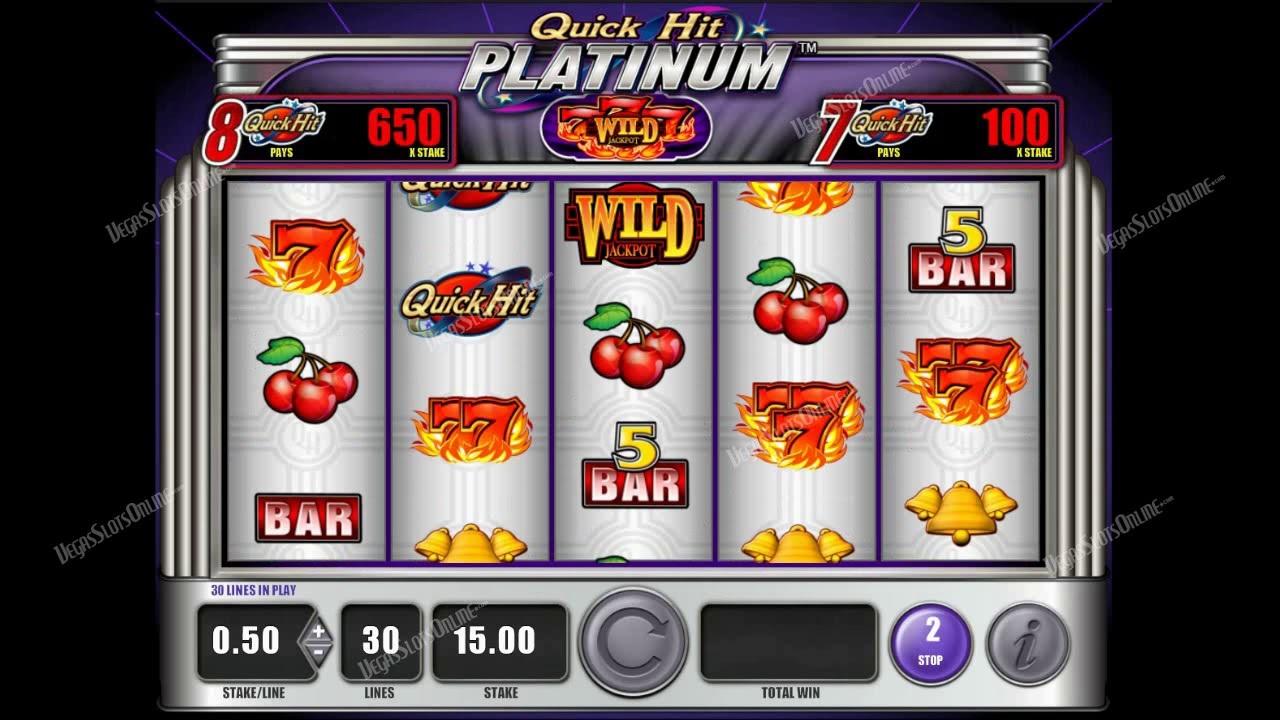
Task: Open the info paytable button
Action: point(1028,642)
